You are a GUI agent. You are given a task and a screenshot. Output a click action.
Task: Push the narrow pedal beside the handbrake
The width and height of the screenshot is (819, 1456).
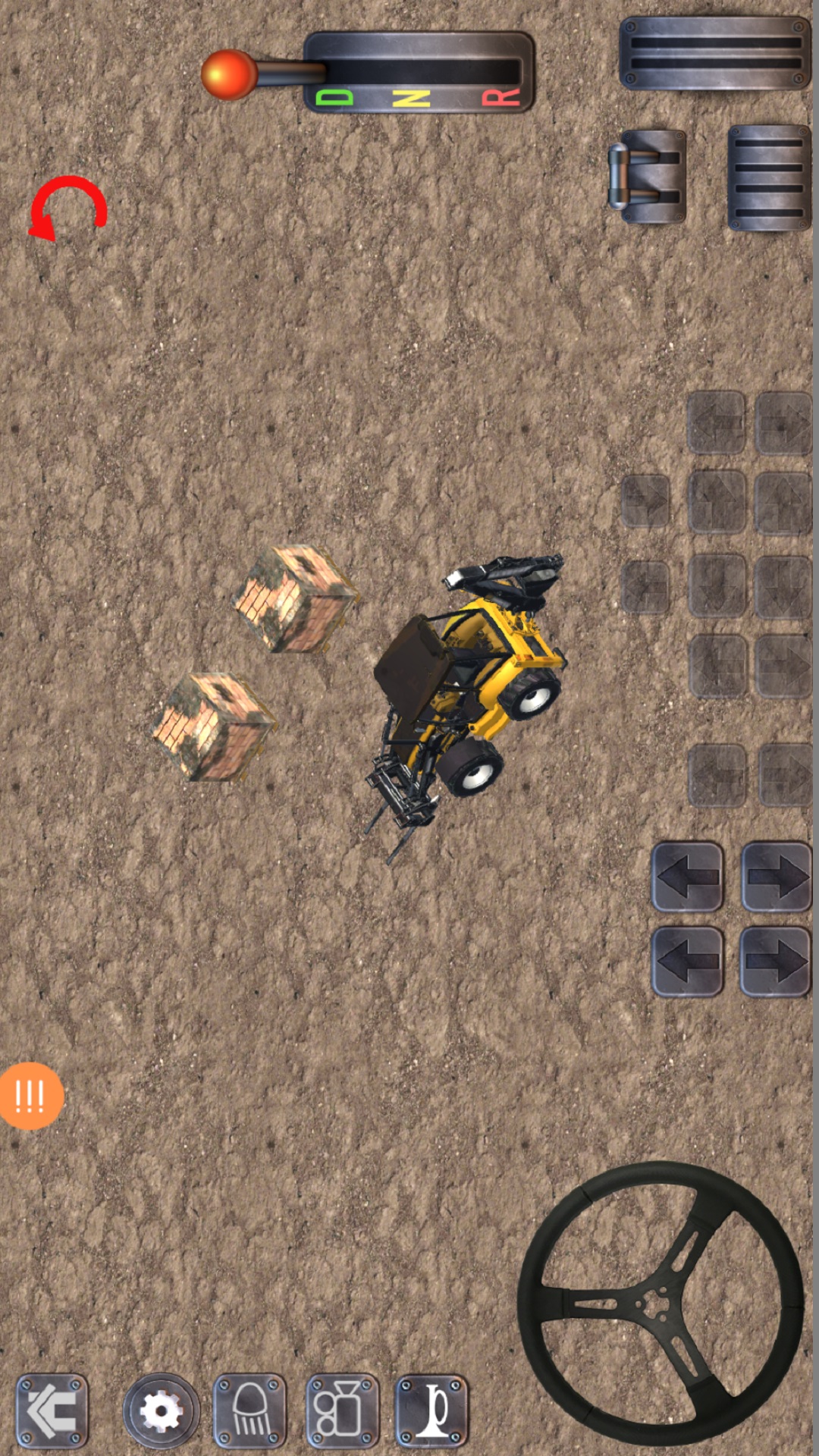tap(768, 177)
